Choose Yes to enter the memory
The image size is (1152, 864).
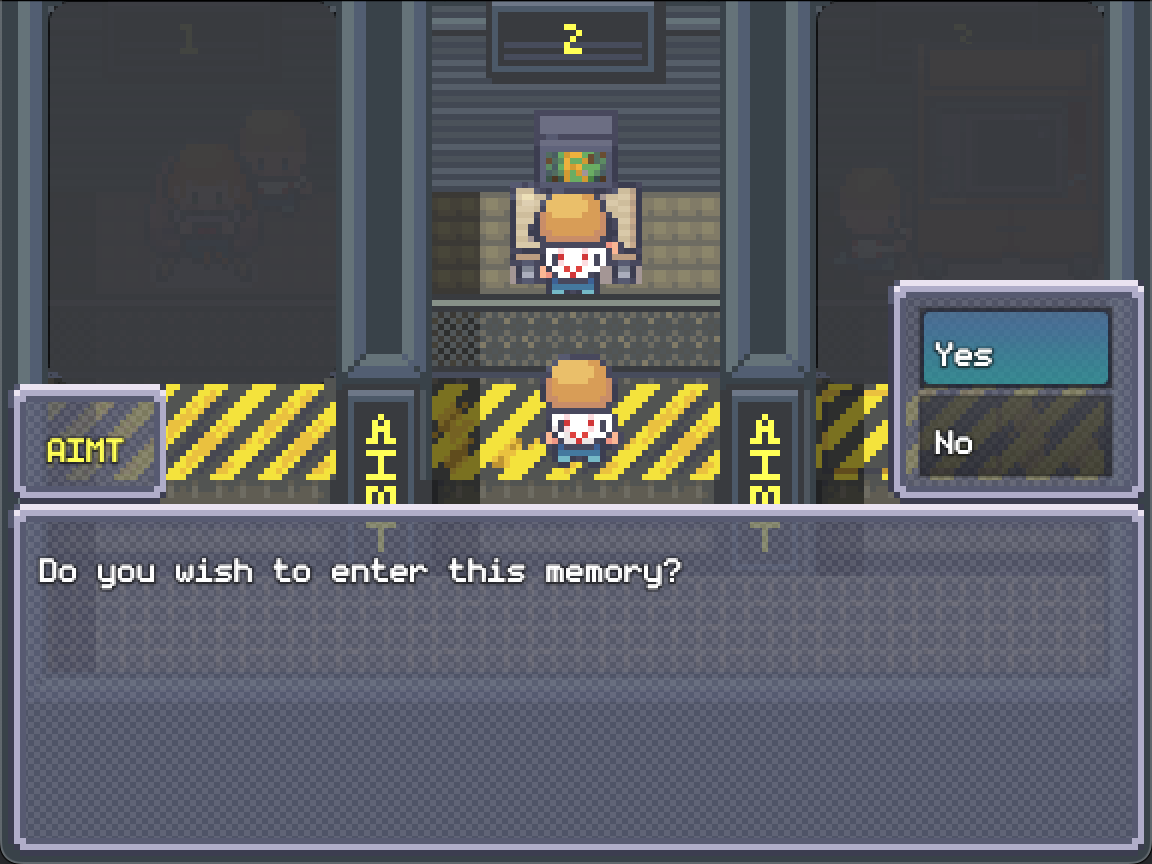pos(1014,350)
